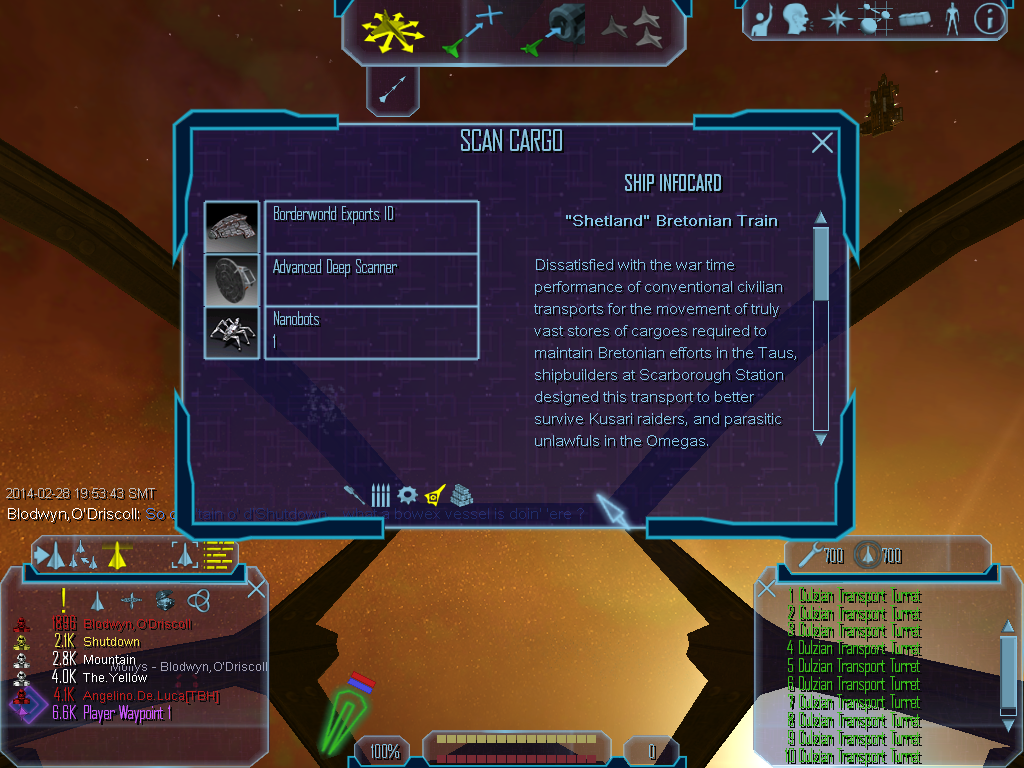Use nanobots via the wrench icon

pyautogui.click(x=807, y=554)
